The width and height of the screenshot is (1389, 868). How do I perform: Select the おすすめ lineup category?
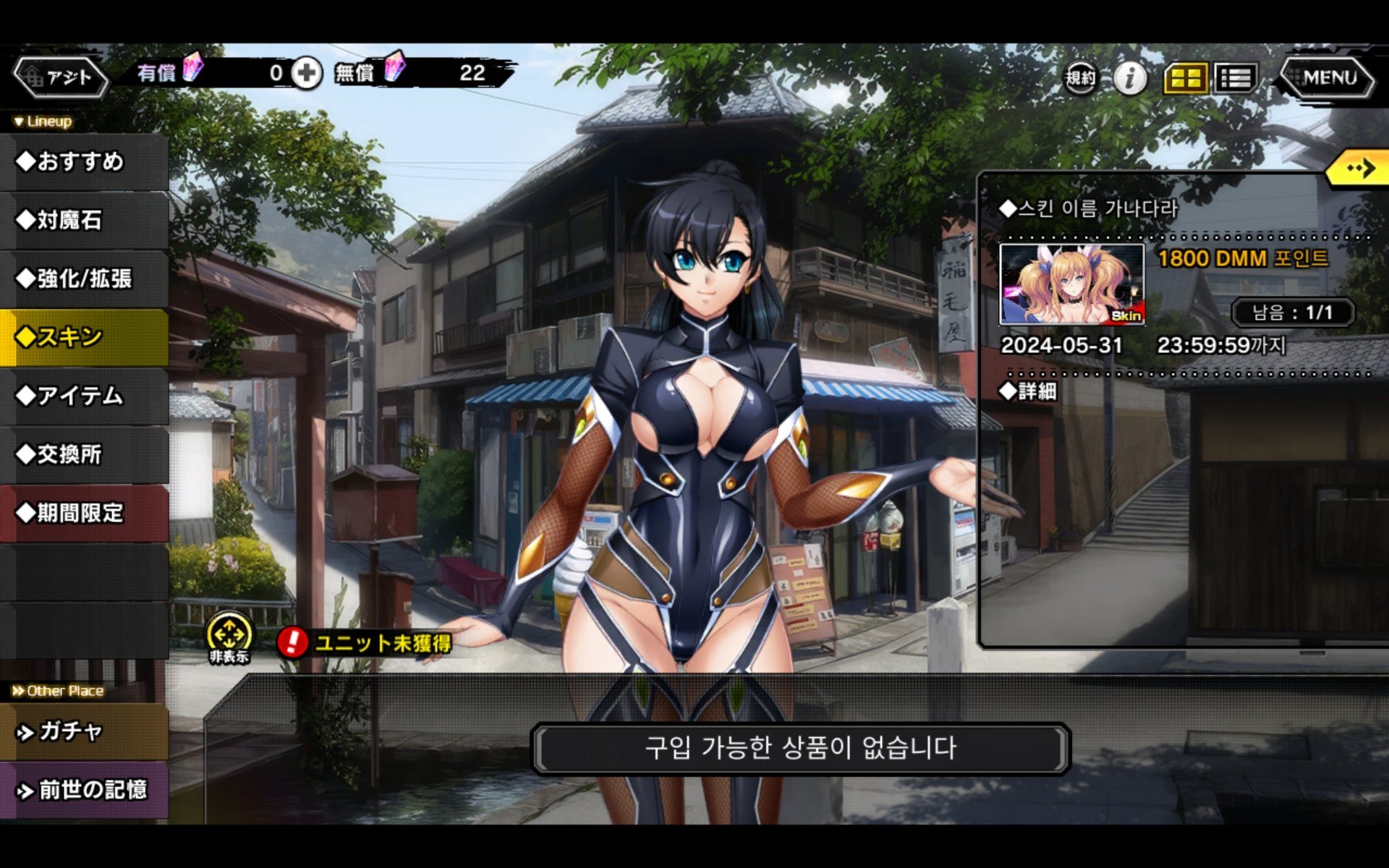coord(84,161)
